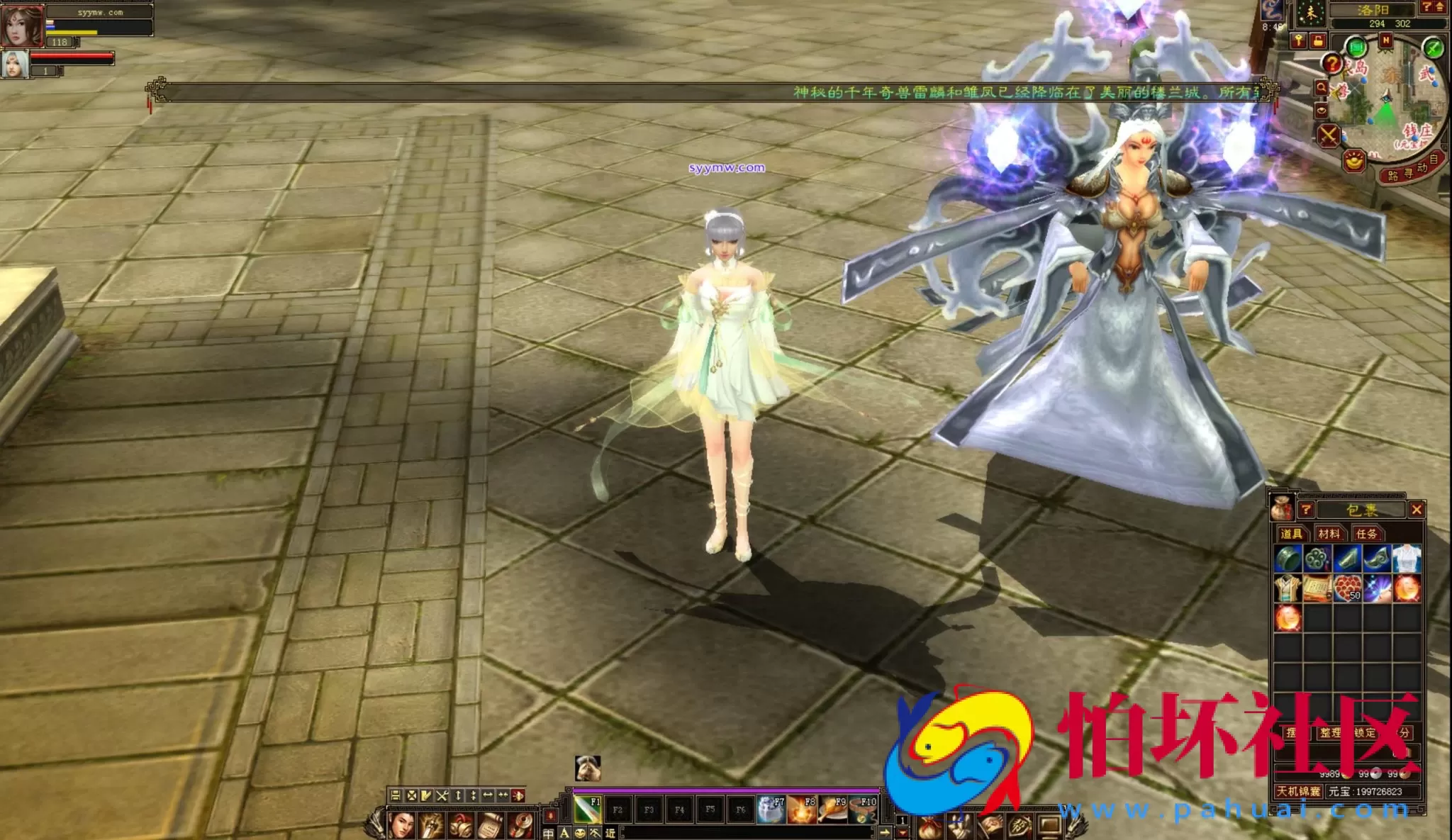
Task: Click the 天机锦囊 pouch icon at bottom right
Action: point(1299,792)
